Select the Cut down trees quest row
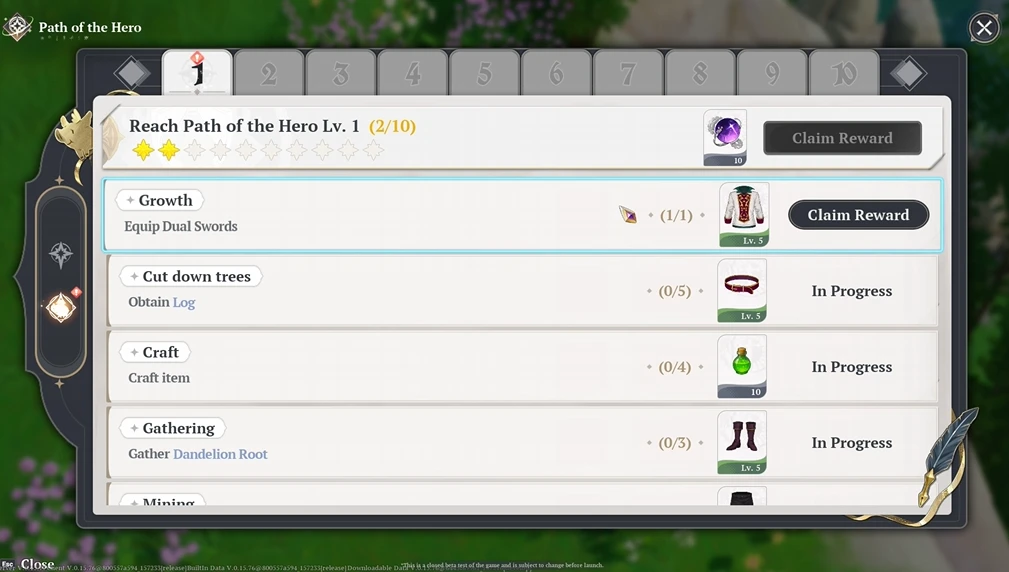Viewport: 1009px width, 572px height. (400, 291)
